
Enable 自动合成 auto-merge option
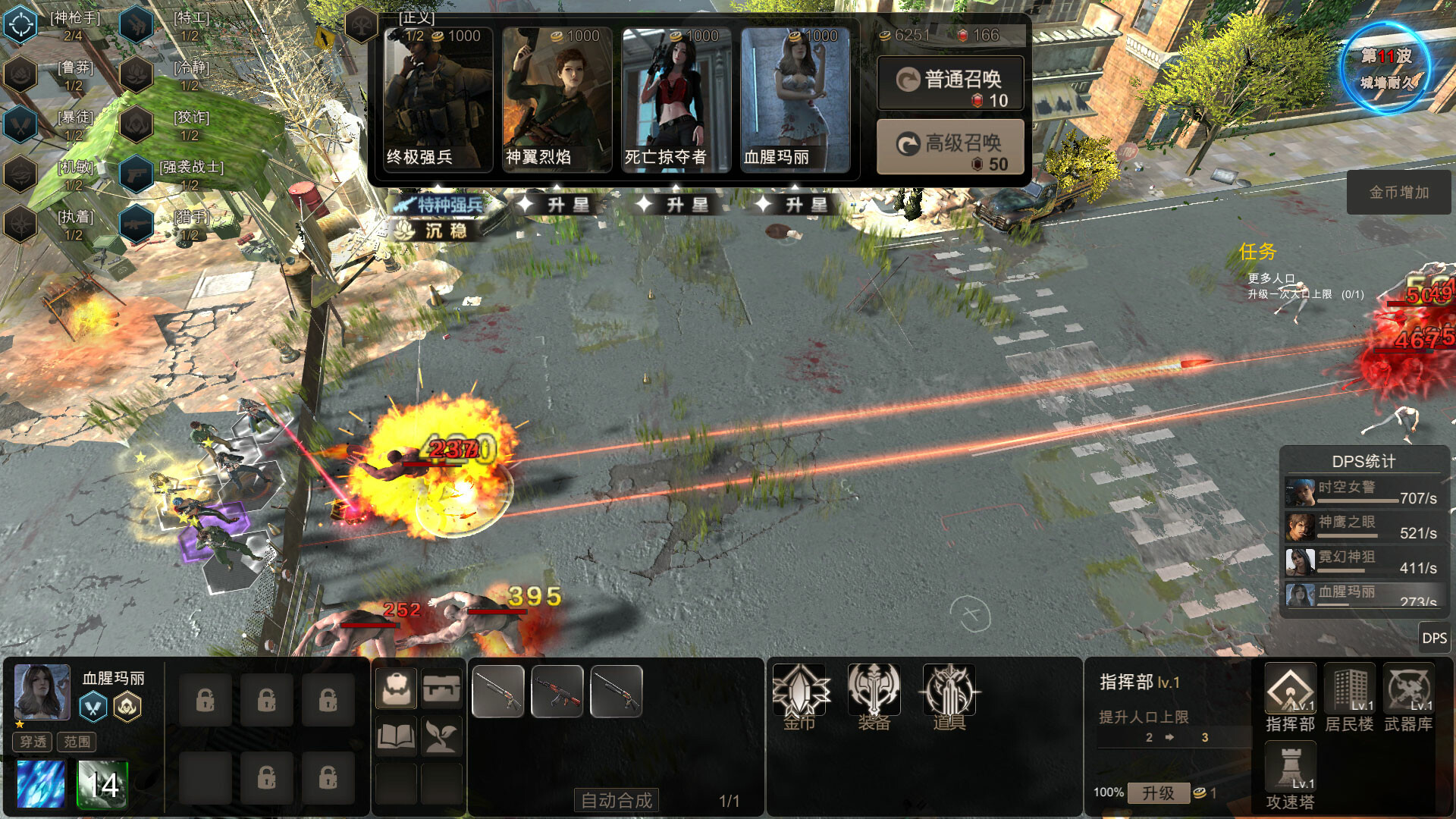[617, 799]
